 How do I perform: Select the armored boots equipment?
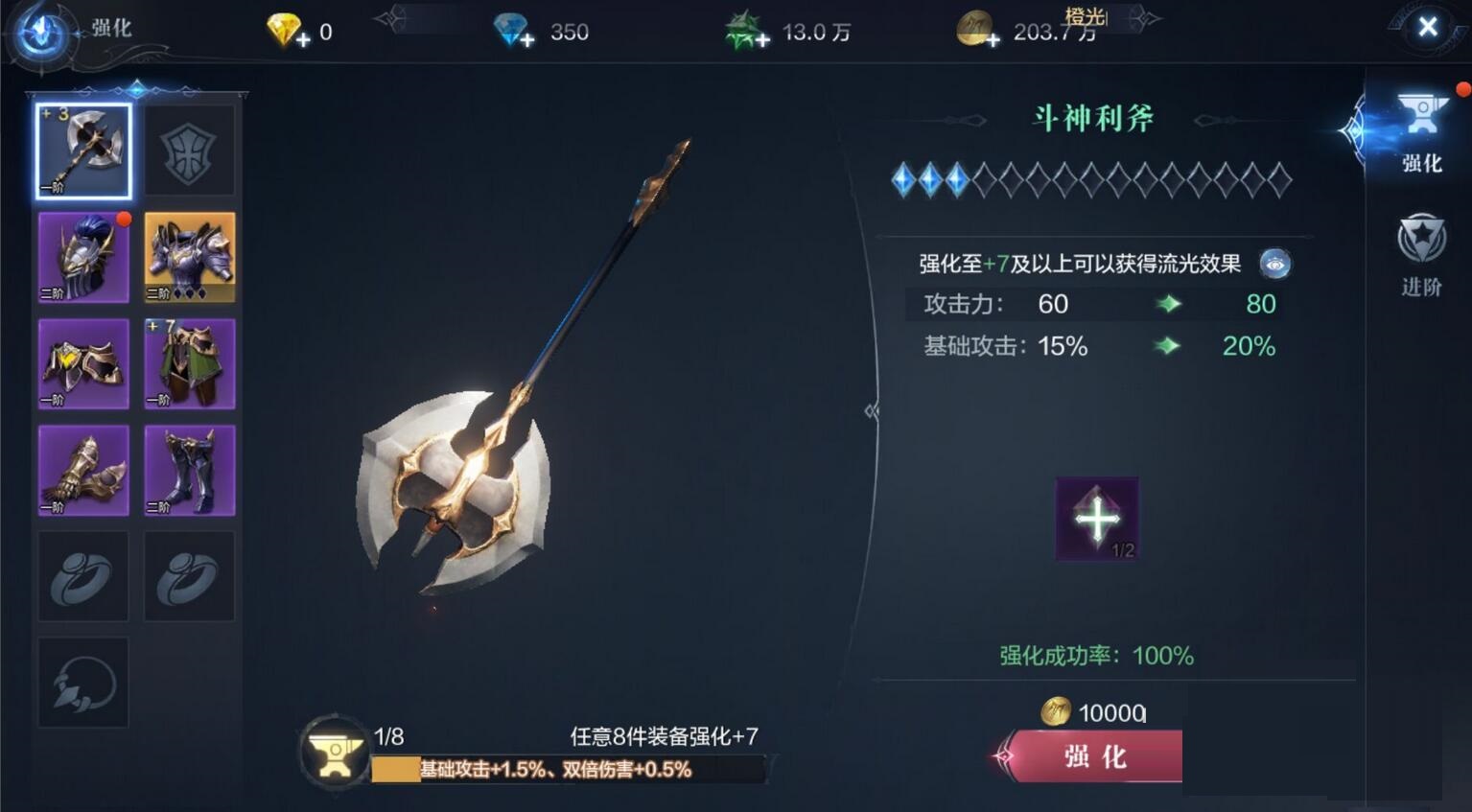pyautogui.click(x=189, y=470)
